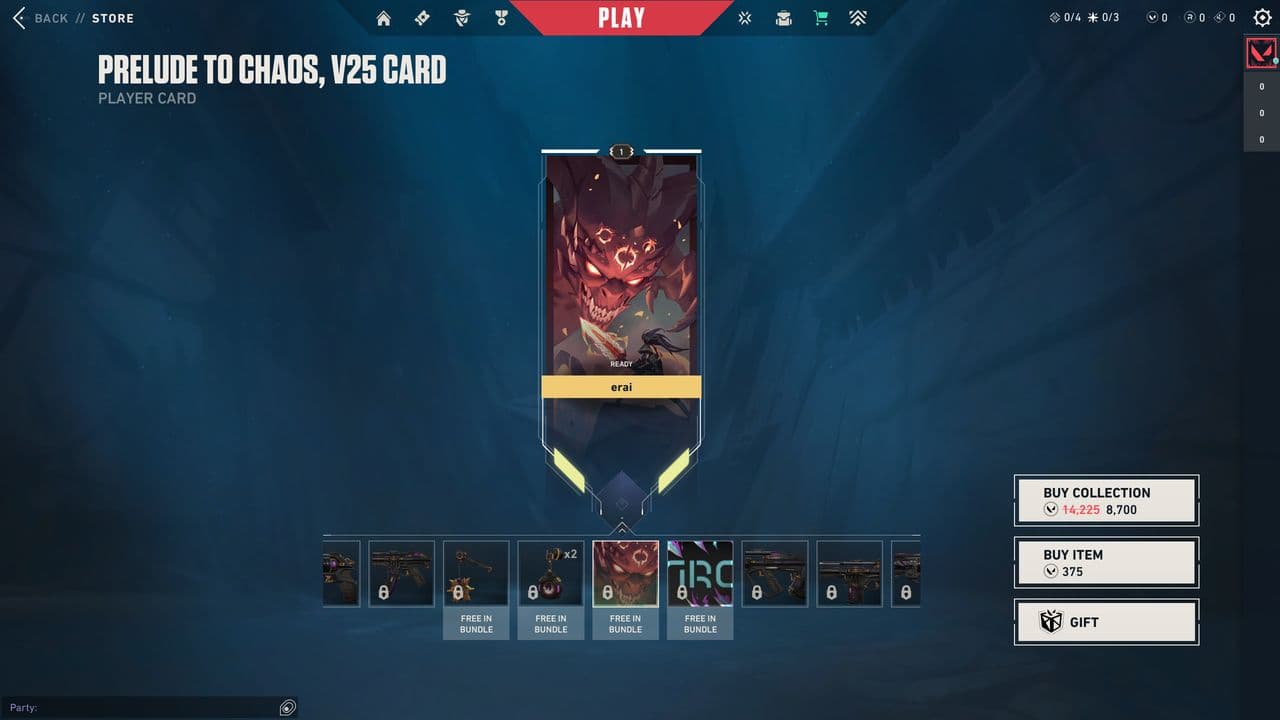Open the Battlepass ticket icon
Screen dimensions: 1280x720
tap(422, 17)
